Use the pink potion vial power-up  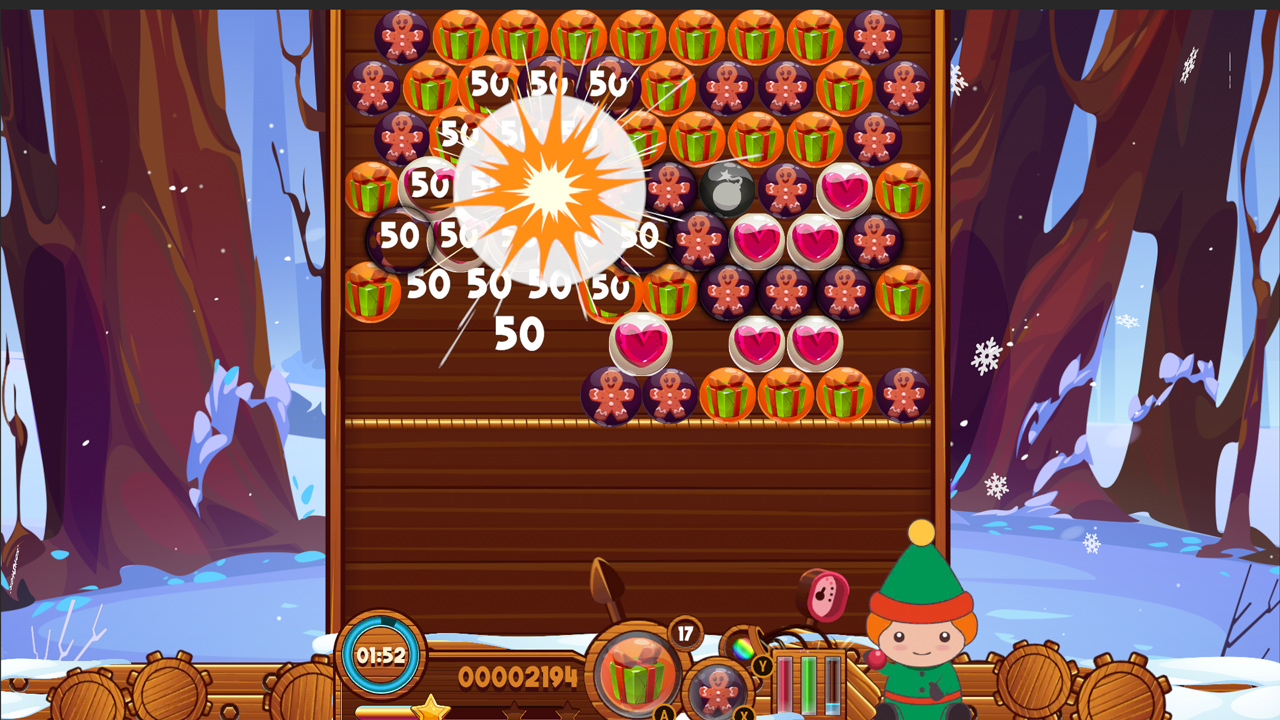click(x=784, y=685)
